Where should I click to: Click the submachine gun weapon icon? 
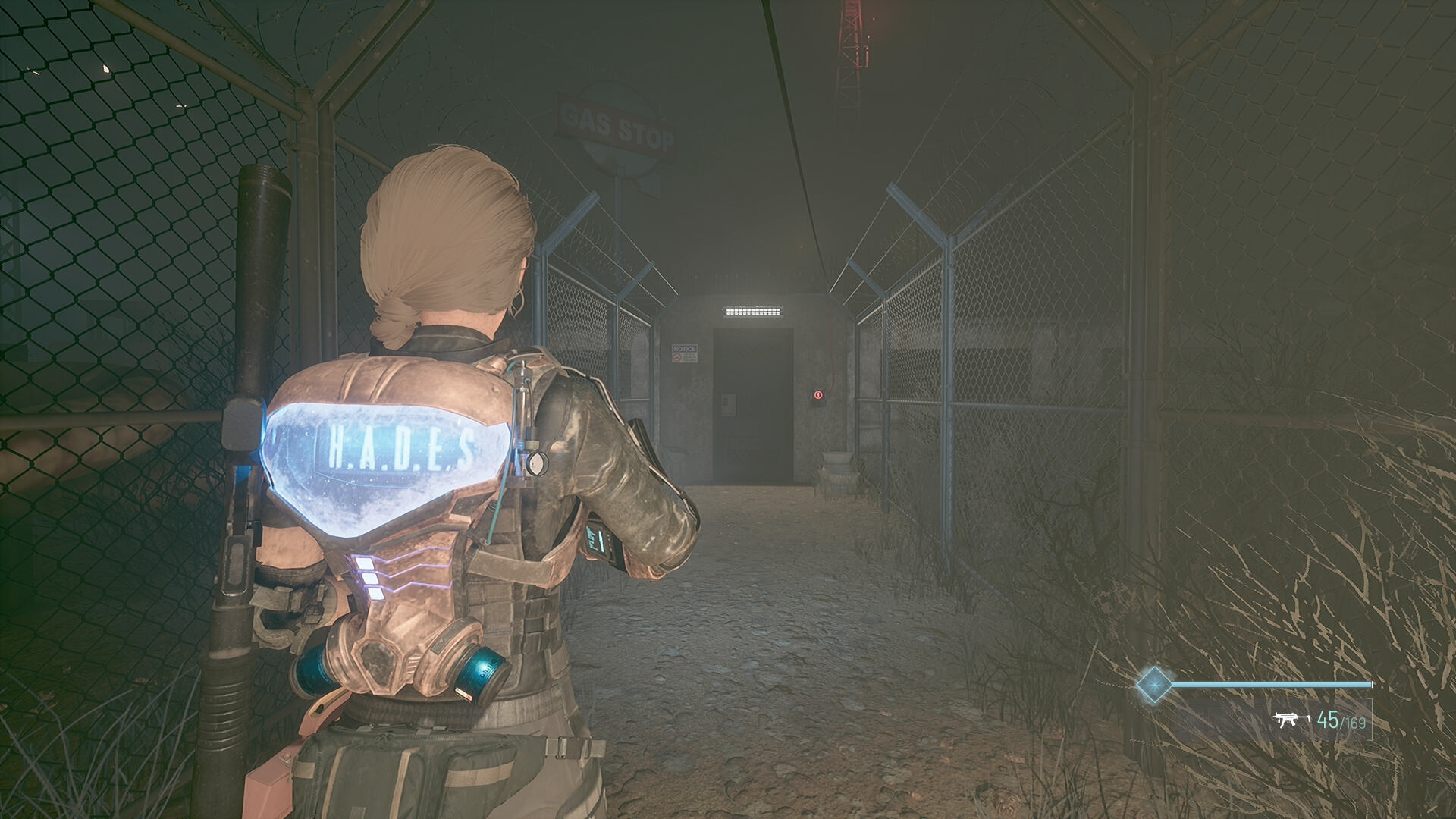pyautogui.click(x=1291, y=719)
